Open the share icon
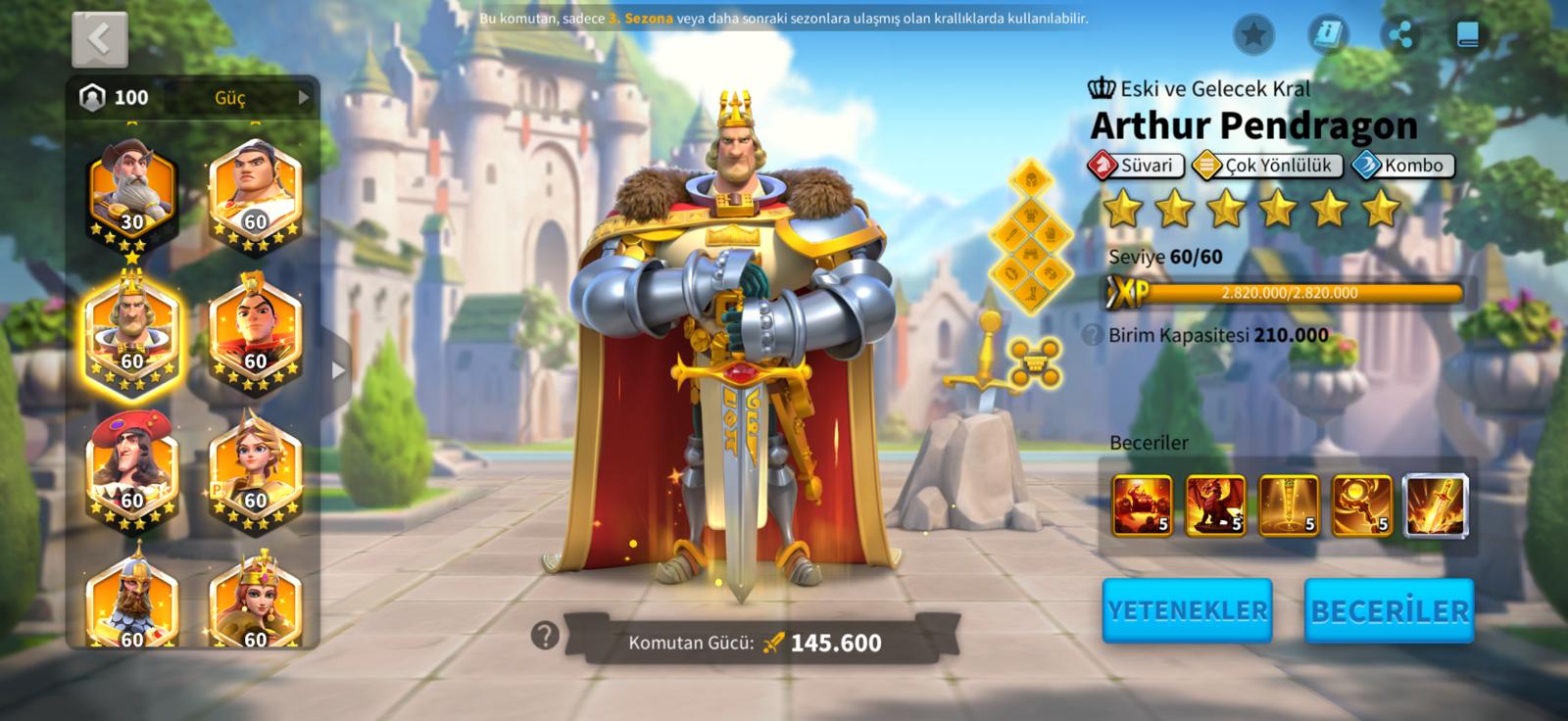 (x=1400, y=35)
